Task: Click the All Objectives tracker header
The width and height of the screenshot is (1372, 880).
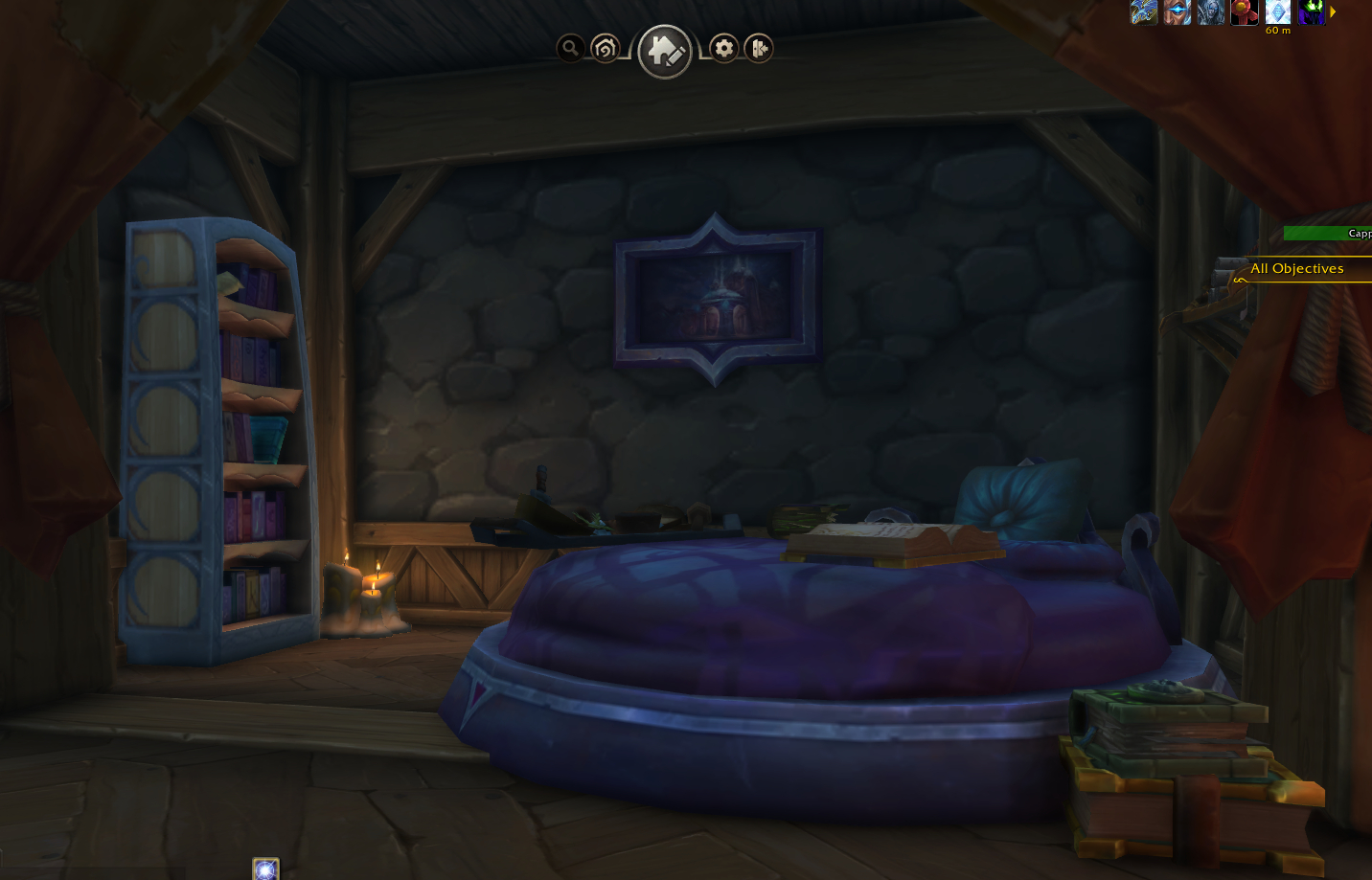Action: [x=1296, y=269]
